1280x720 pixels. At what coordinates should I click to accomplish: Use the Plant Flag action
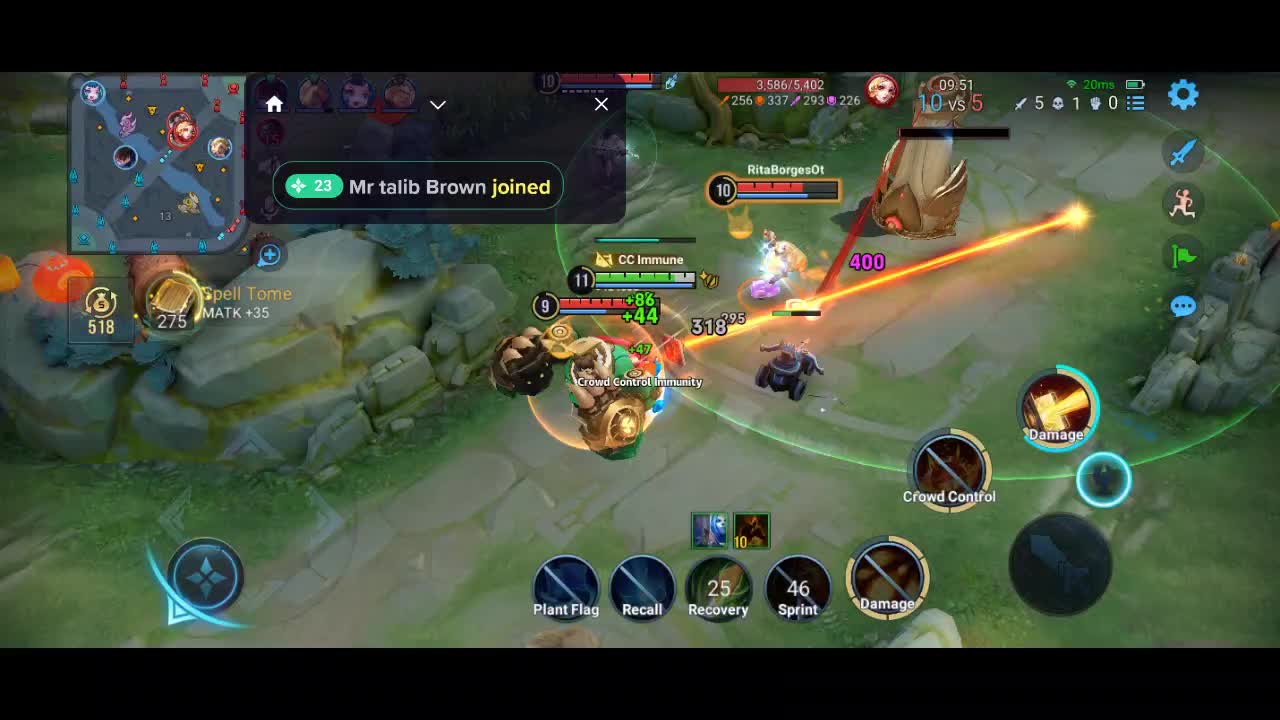(566, 586)
